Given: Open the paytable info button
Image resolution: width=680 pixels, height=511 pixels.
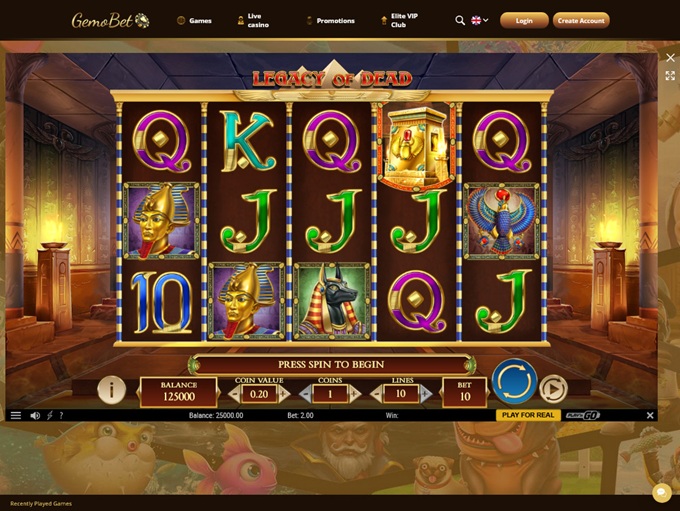Looking at the screenshot, I should tap(111, 389).
